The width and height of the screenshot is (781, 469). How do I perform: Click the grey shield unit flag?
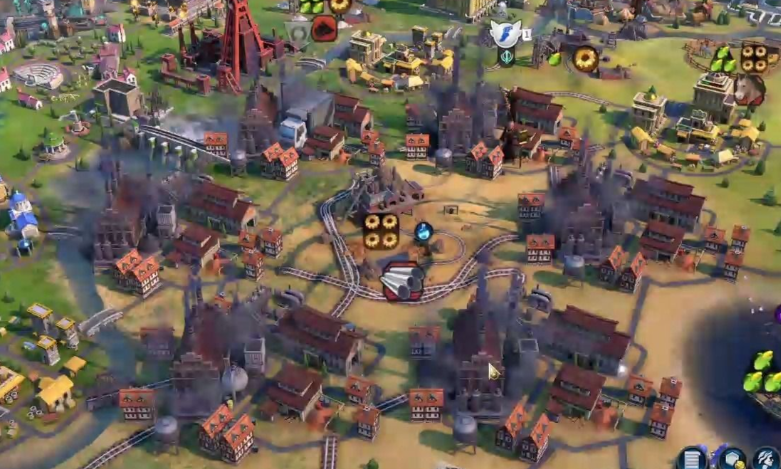297,33
